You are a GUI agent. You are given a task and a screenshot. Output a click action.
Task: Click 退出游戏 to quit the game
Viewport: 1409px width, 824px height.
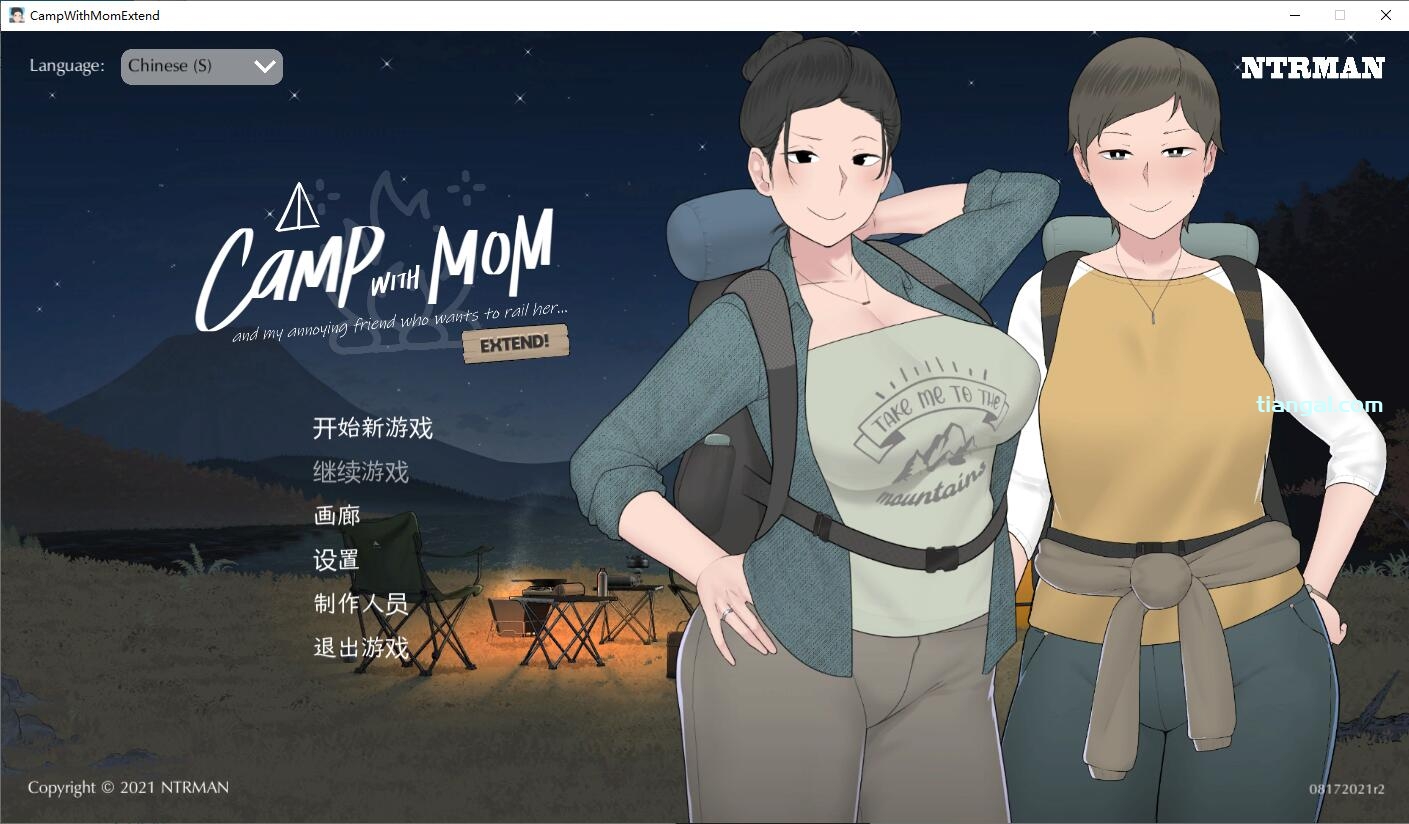point(361,648)
